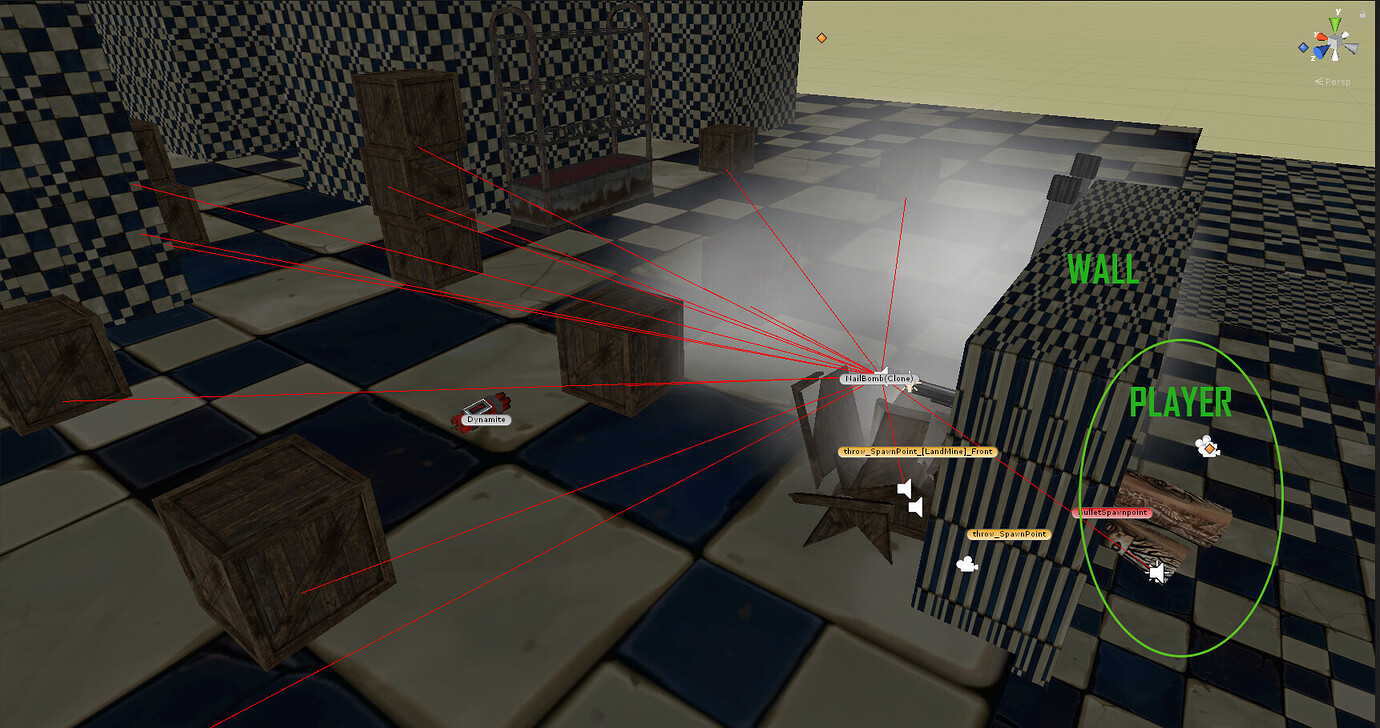This screenshot has width=1380, height=728.
Task: Select the camera gizmo below throw_SpawnPoint label
Action: [967, 565]
